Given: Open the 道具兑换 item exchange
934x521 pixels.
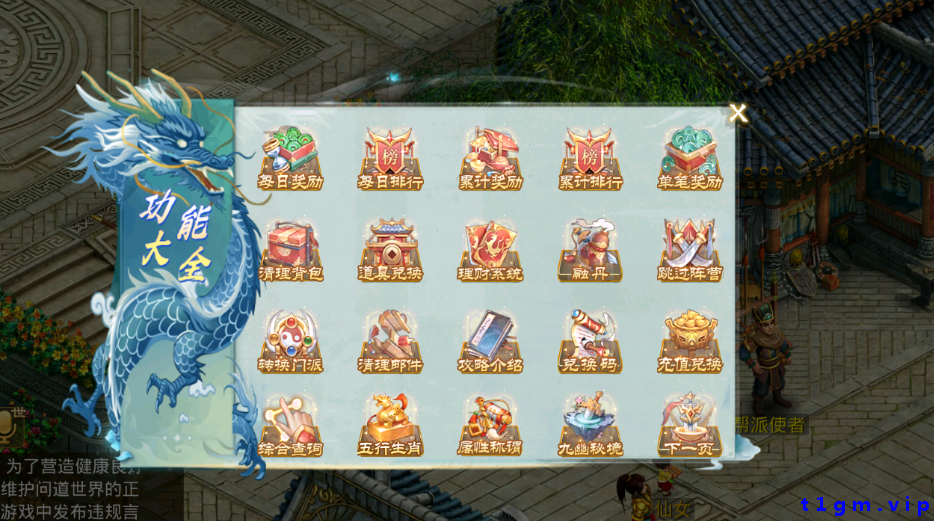Looking at the screenshot, I should tap(391, 249).
